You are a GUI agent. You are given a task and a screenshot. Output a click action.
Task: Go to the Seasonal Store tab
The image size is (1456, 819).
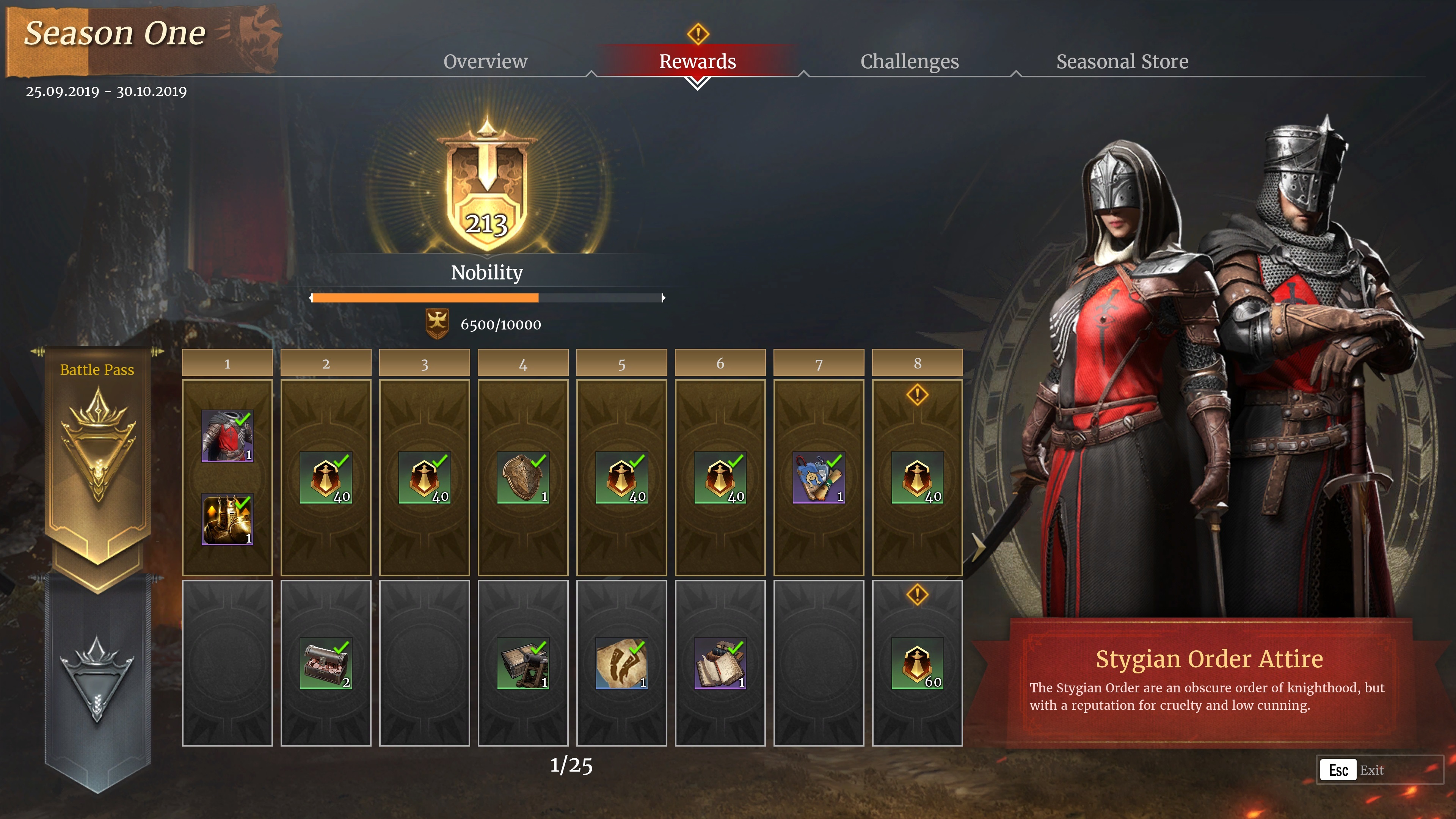pyautogui.click(x=1122, y=61)
